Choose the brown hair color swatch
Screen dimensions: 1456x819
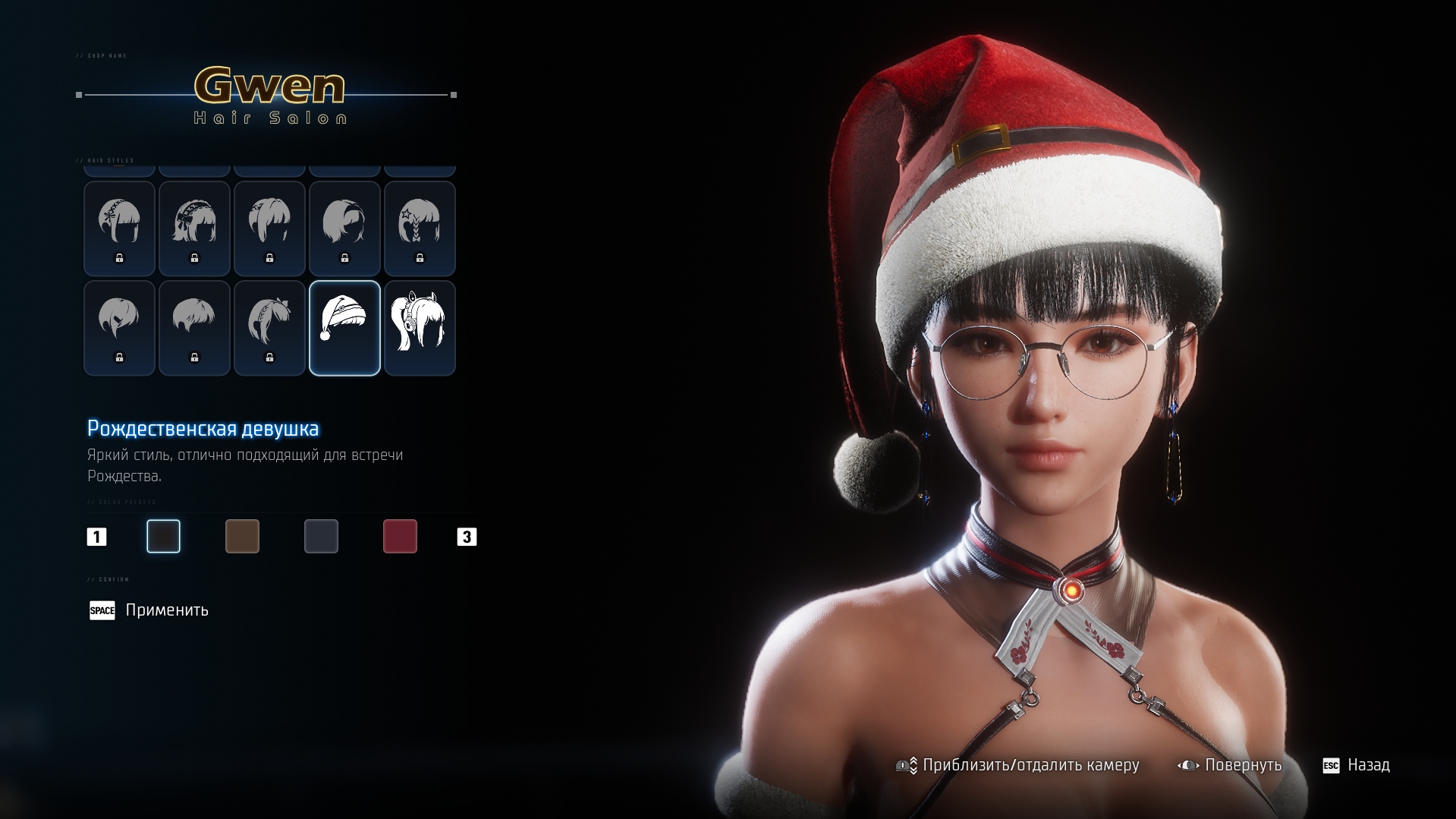242,537
